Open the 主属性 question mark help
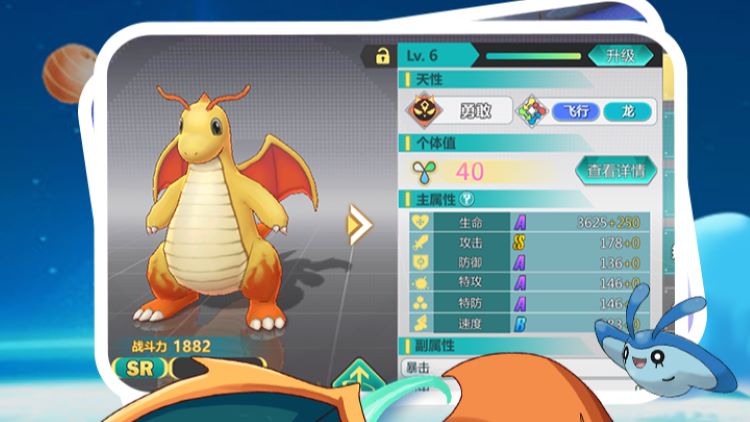Screen dimensions: 750x422 468,198
